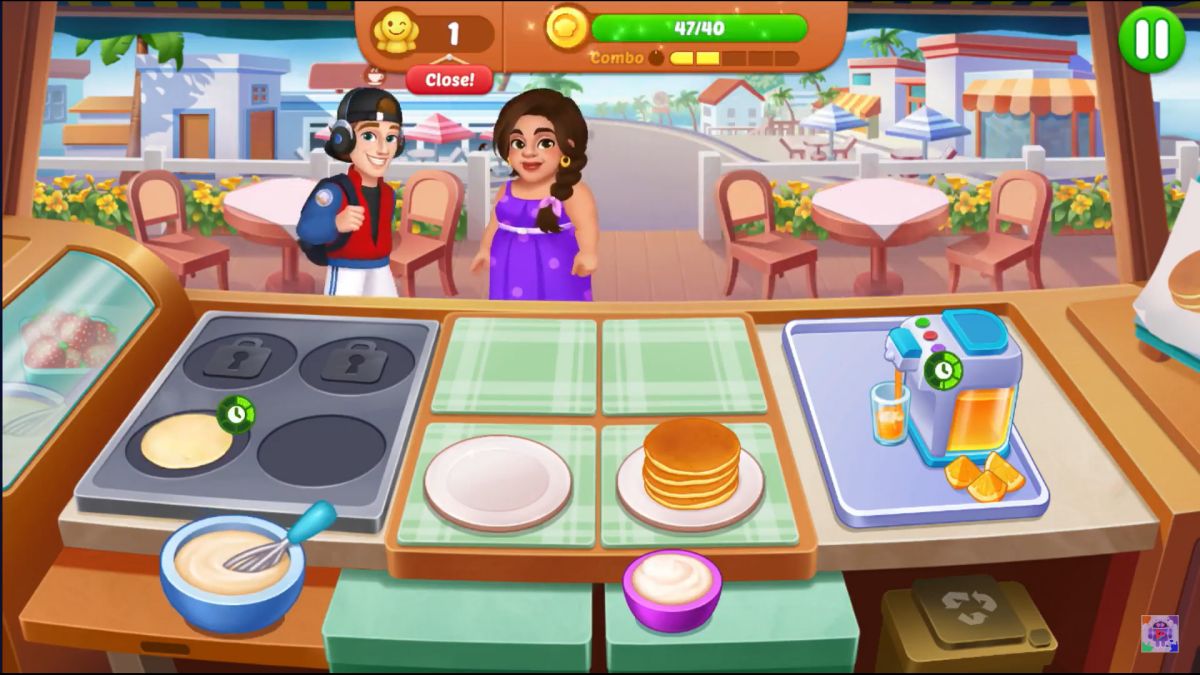Grab the glass of orange juice

[889, 411]
